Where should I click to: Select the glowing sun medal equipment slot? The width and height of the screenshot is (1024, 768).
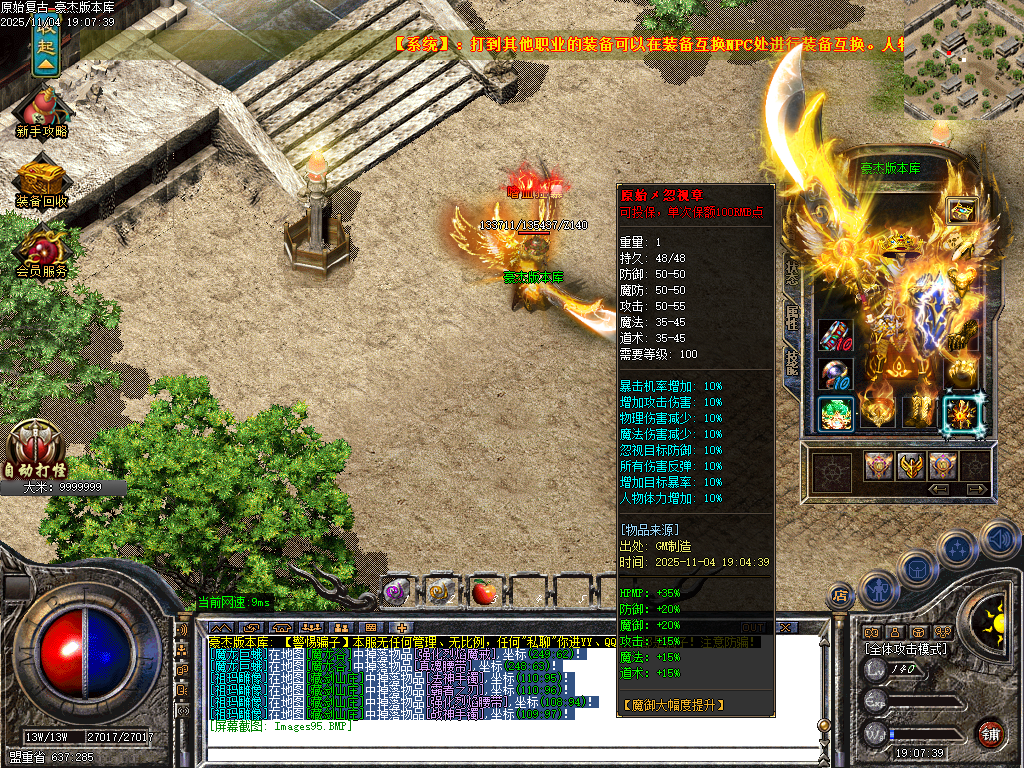coord(963,412)
